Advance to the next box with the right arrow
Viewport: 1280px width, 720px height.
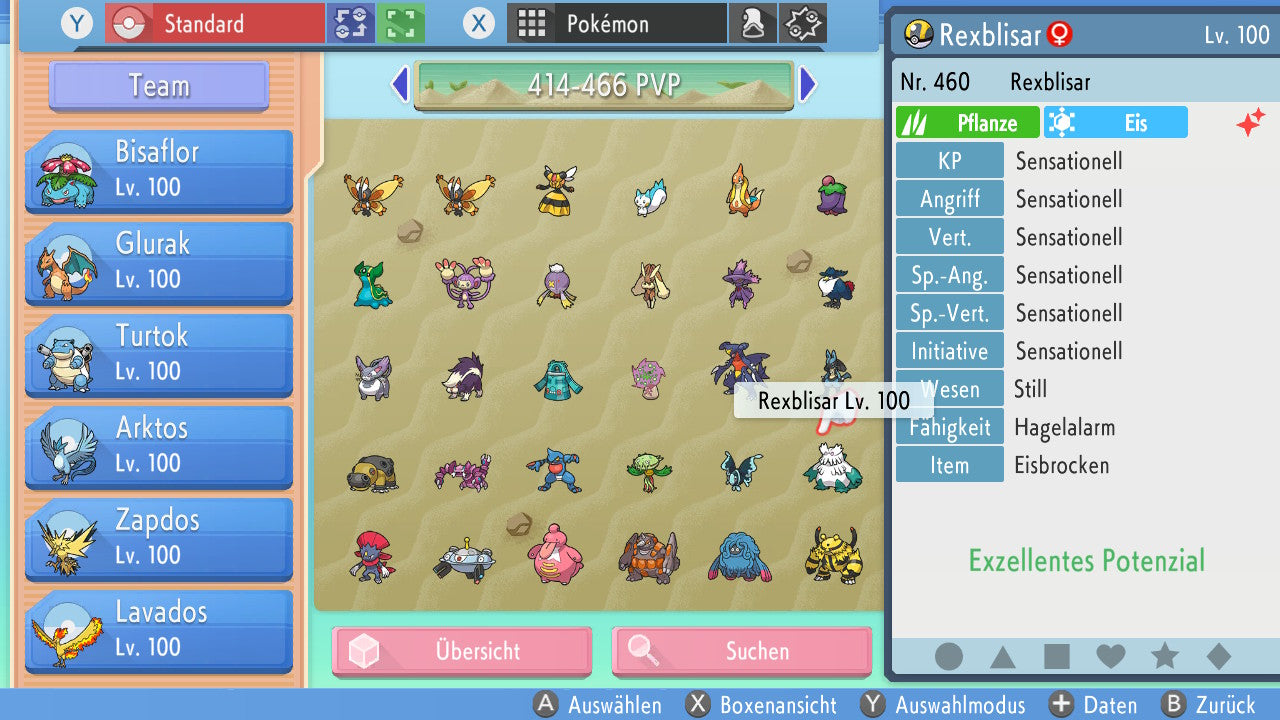click(808, 86)
